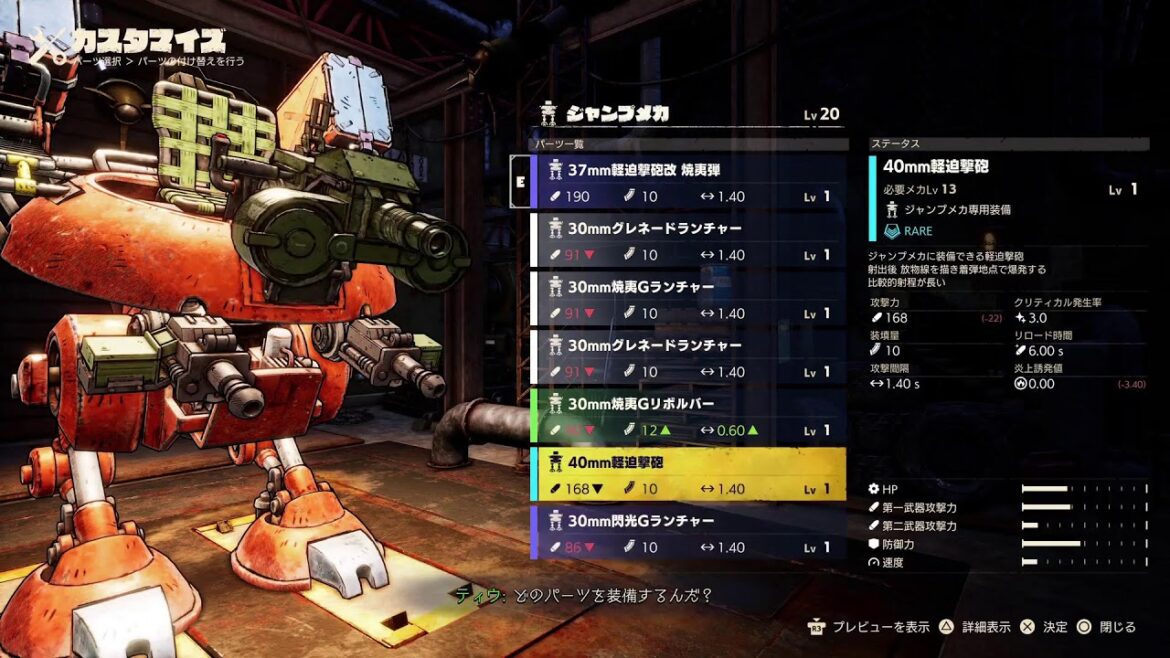Screen dimensions: 1170x658
Task: Pick the 30mm焼夷Gリボルバー part
Action: click(x=687, y=416)
